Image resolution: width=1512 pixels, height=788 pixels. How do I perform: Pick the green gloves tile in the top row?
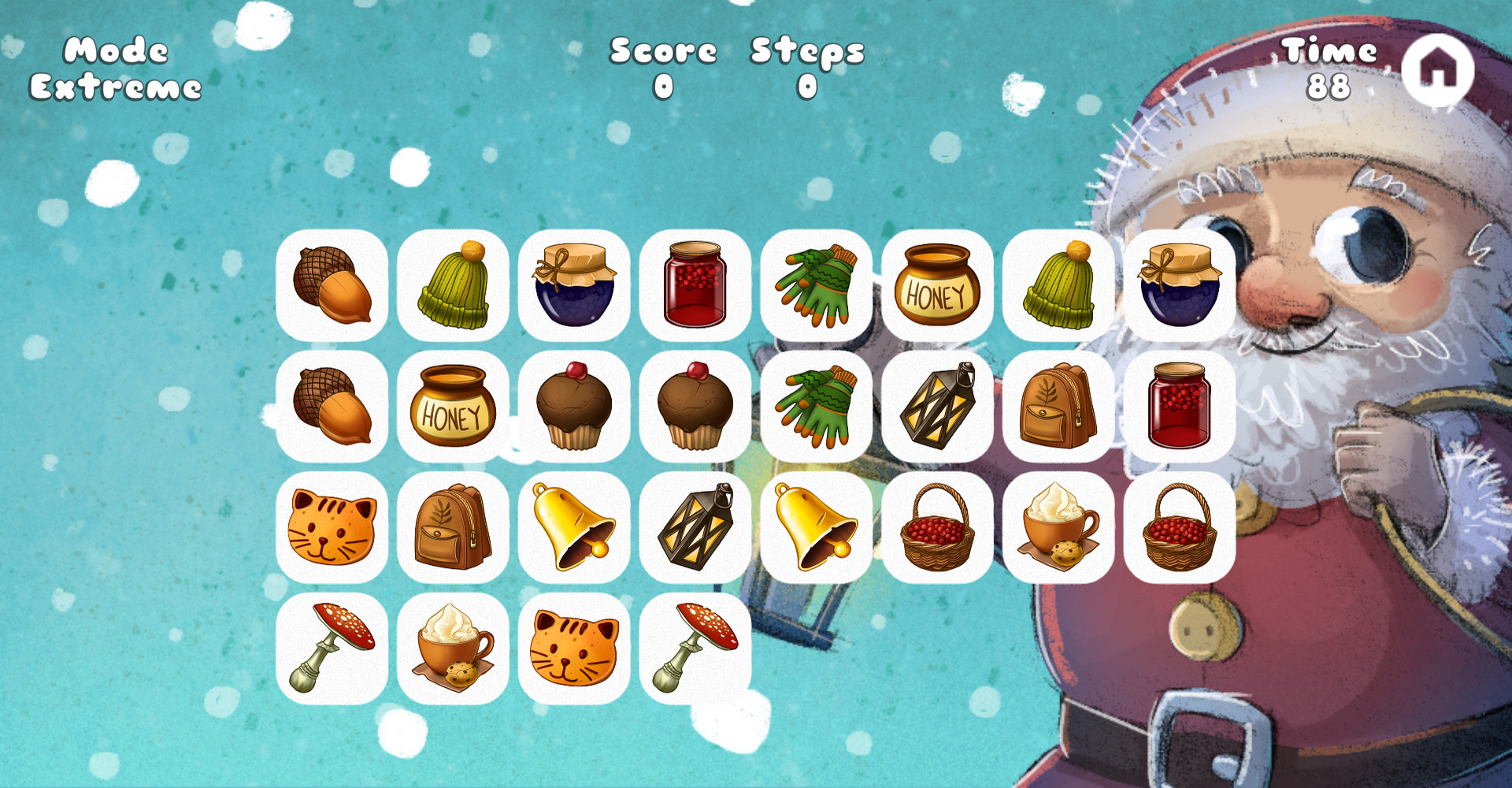817,286
